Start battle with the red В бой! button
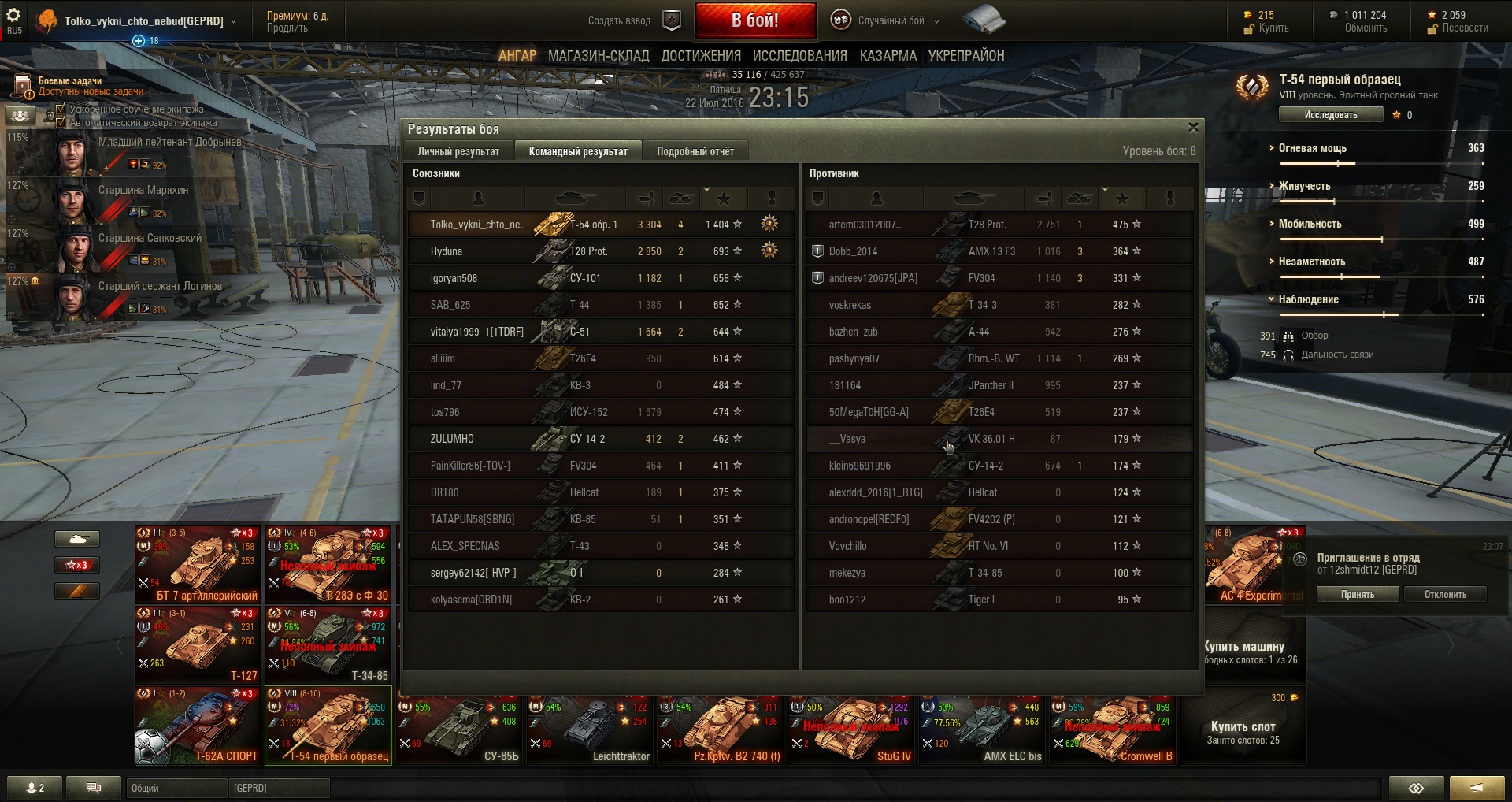Viewport: 1512px width, 802px height. tap(754, 20)
